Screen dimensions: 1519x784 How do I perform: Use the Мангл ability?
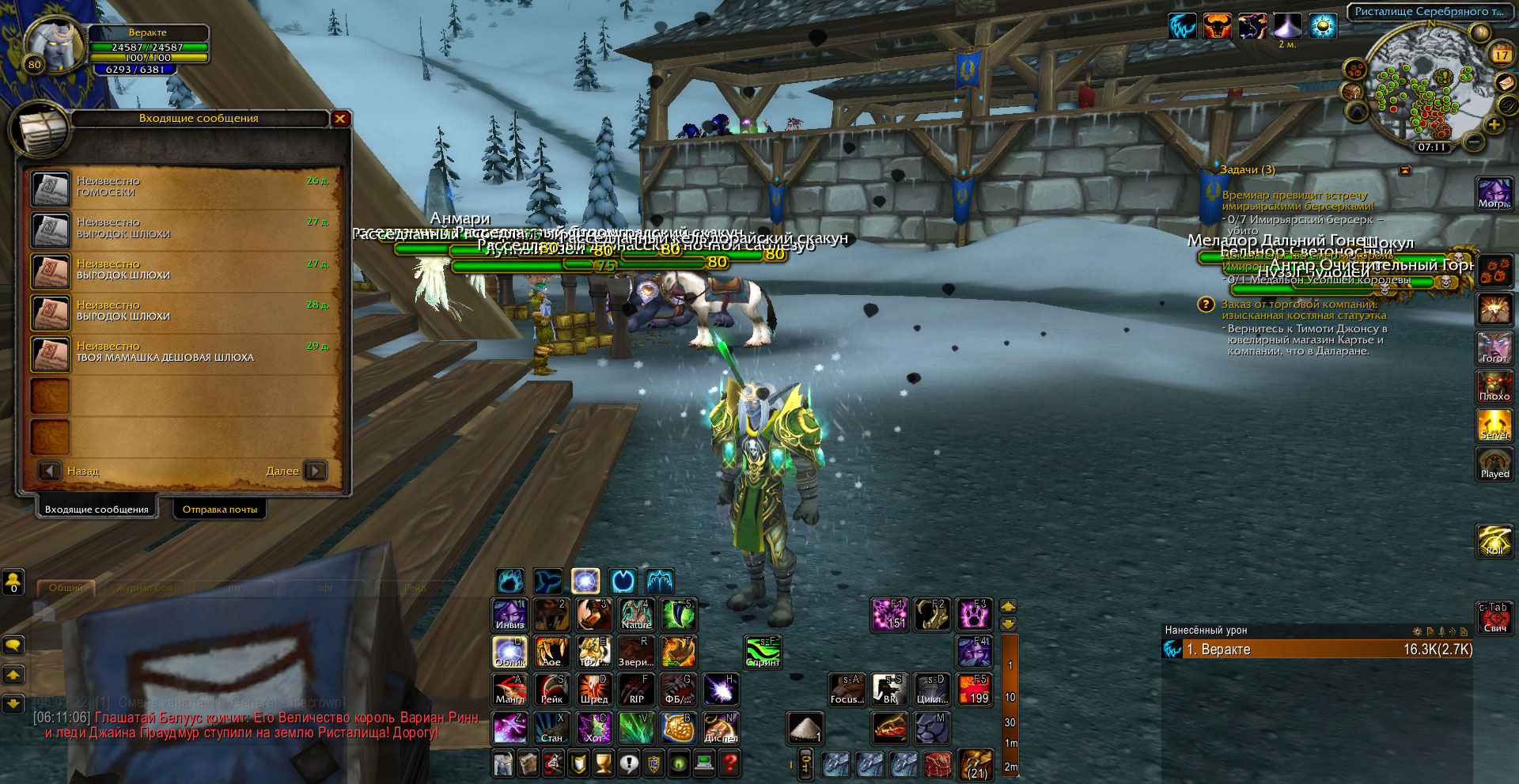click(x=509, y=689)
